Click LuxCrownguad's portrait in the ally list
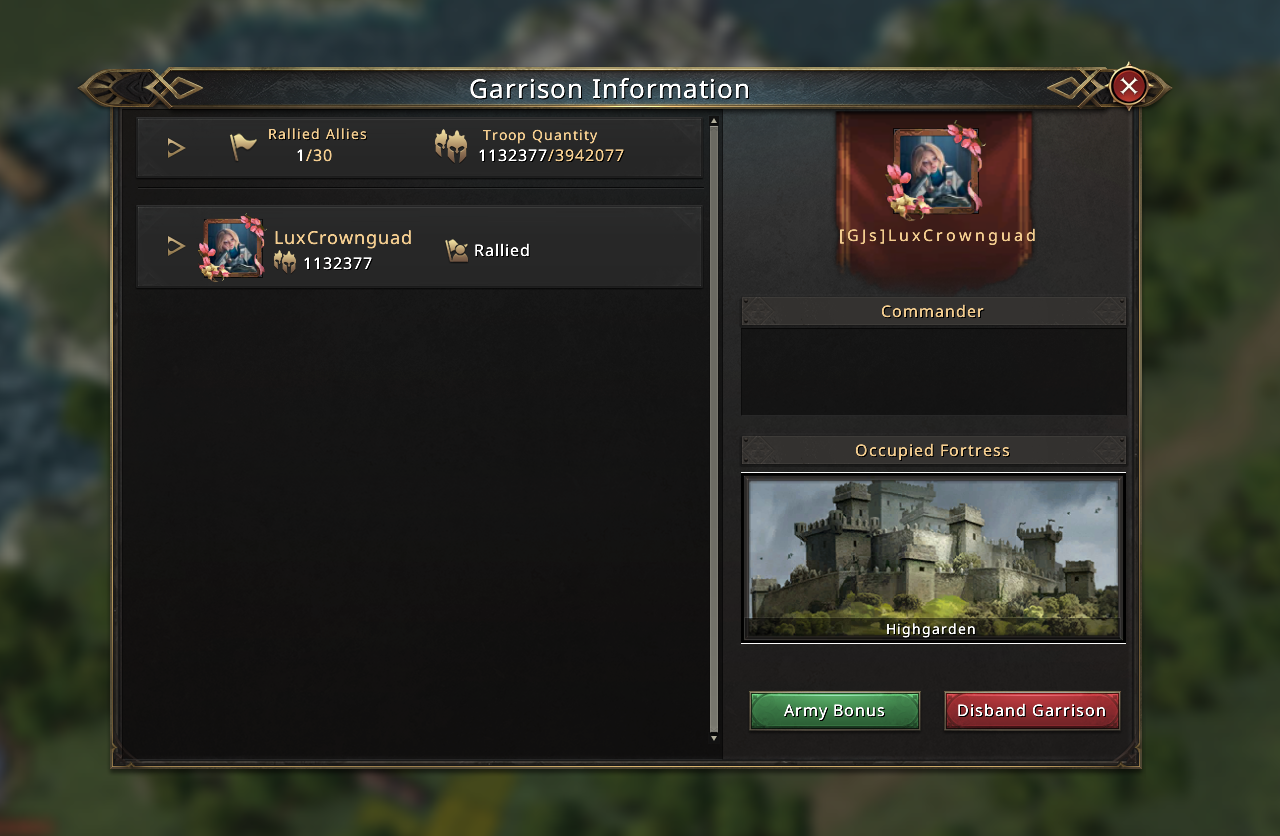Image resolution: width=1280 pixels, height=836 pixels. pyautogui.click(x=233, y=248)
